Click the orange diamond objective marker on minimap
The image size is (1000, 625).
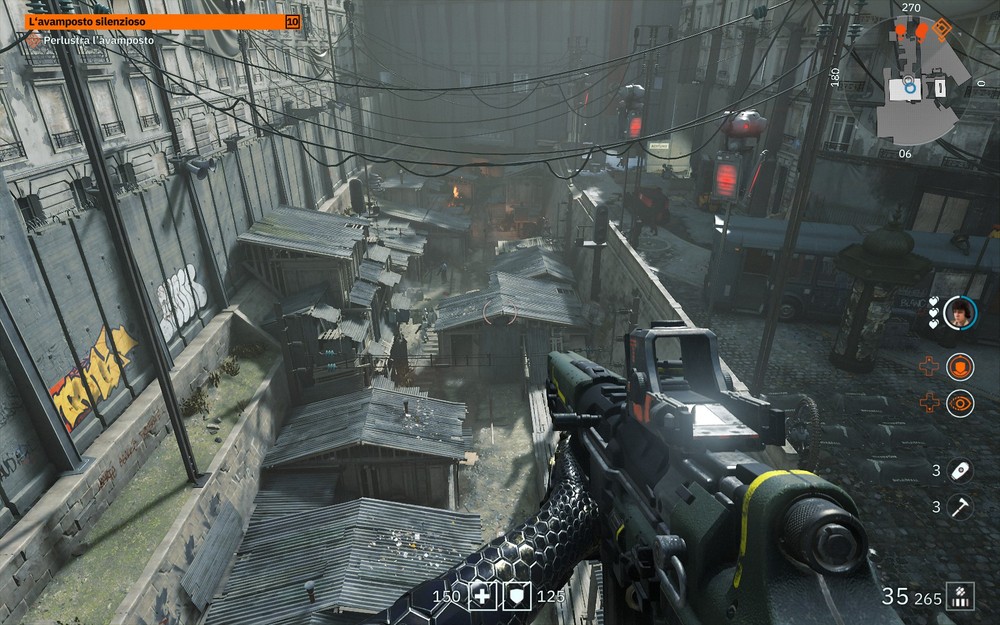pos(942,30)
